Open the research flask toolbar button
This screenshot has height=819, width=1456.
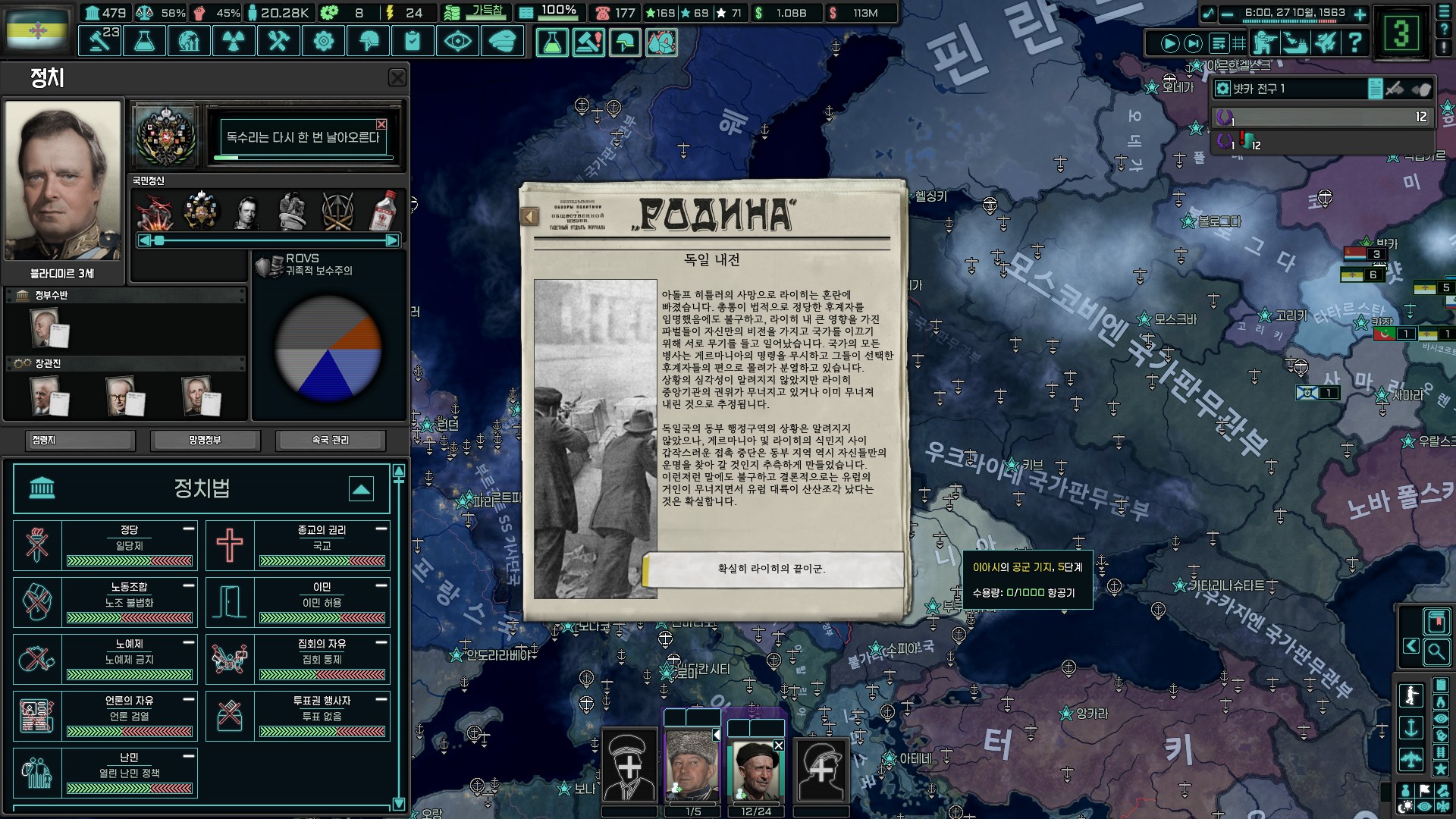pyautogui.click(x=144, y=42)
